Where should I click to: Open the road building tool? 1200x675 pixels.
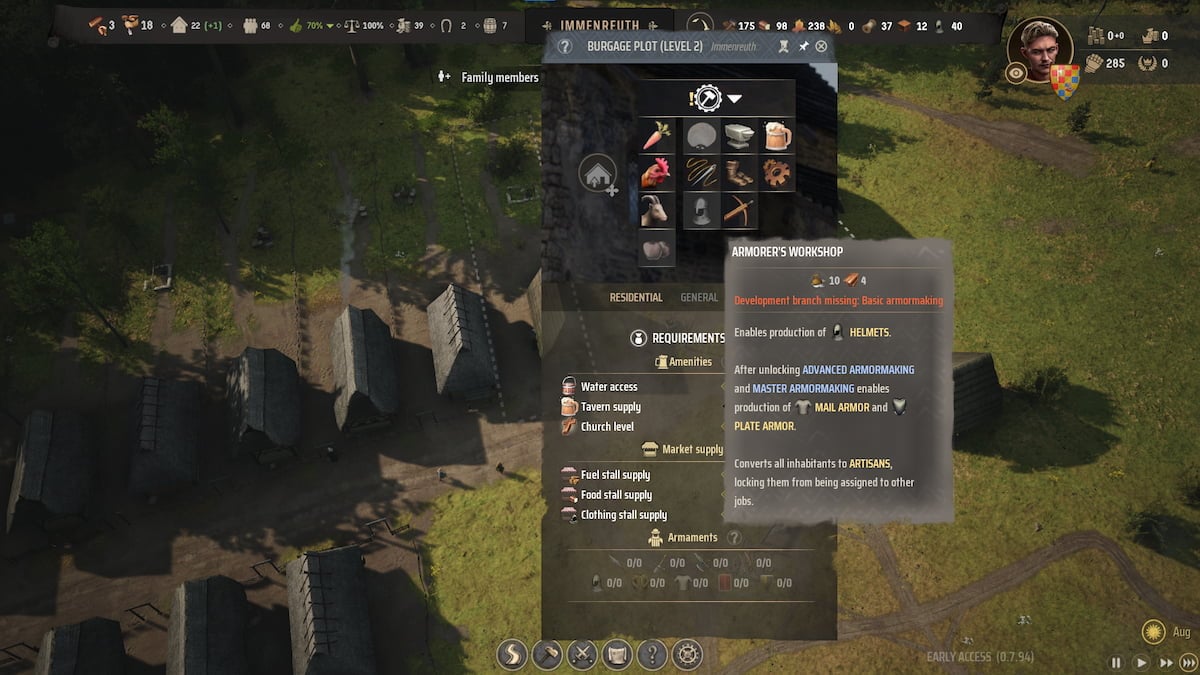pyautogui.click(x=513, y=655)
